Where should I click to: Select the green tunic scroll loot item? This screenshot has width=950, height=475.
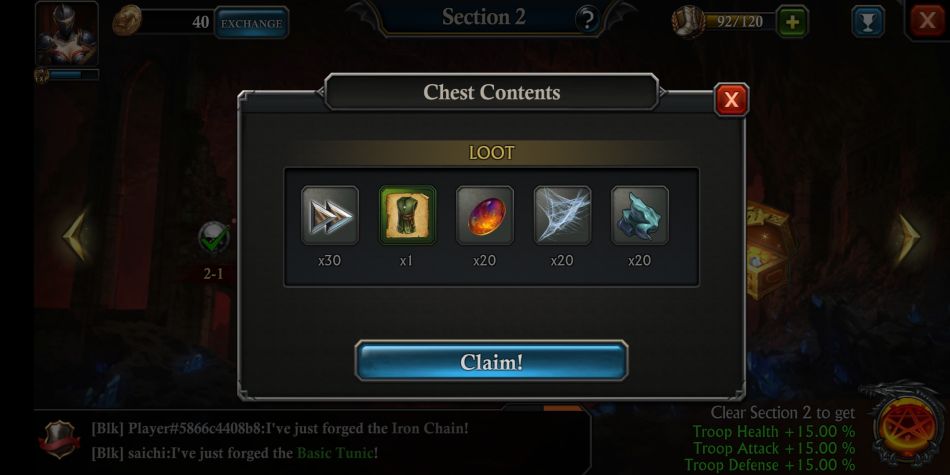click(407, 216)
